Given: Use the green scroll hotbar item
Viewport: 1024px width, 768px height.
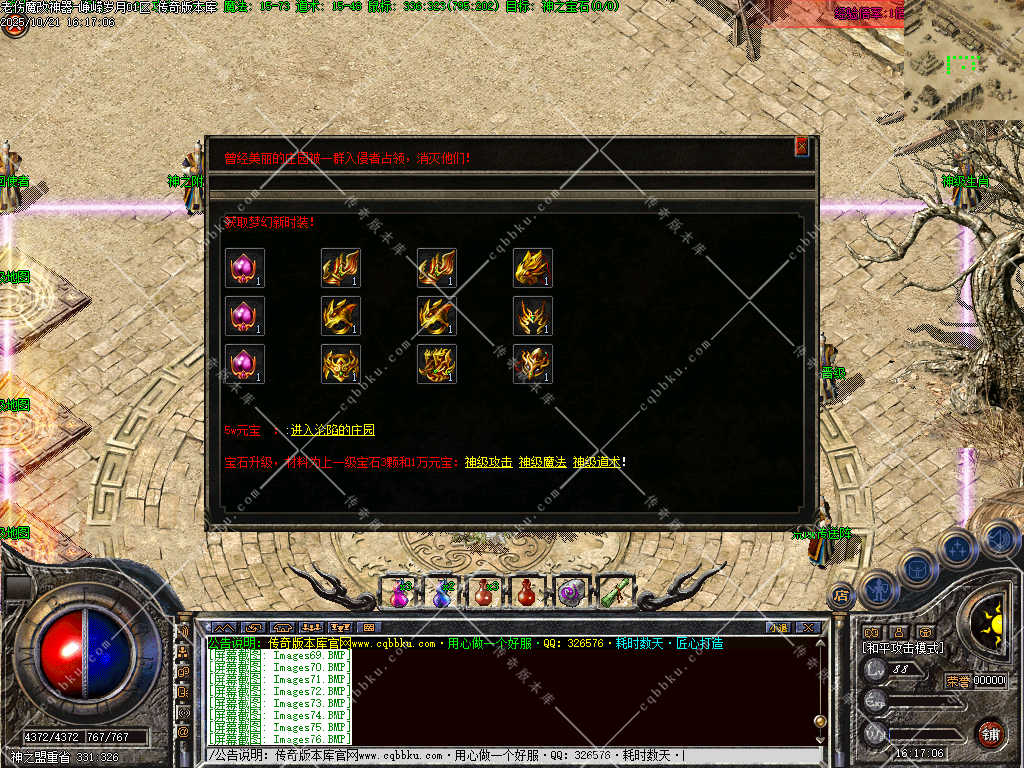Looking at the screenshot, I should [612, 592].
